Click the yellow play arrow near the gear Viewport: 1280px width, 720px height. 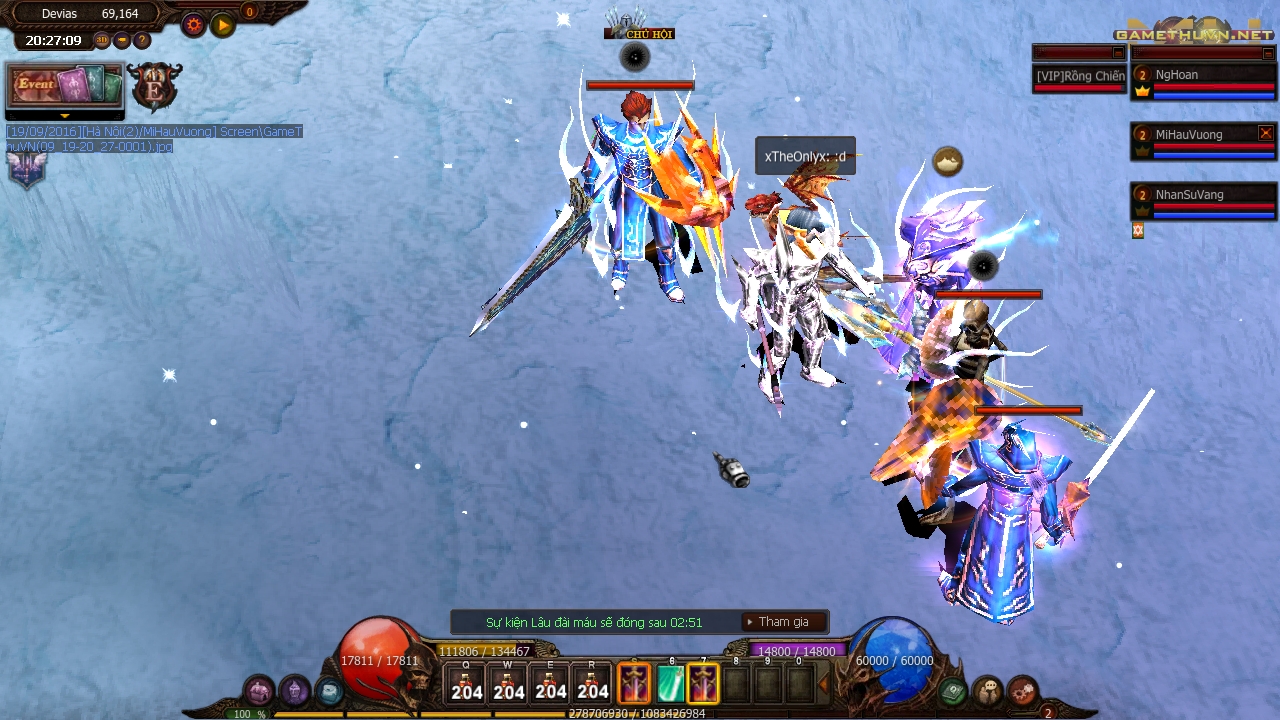pyautogui.click(x=222, y=25)
